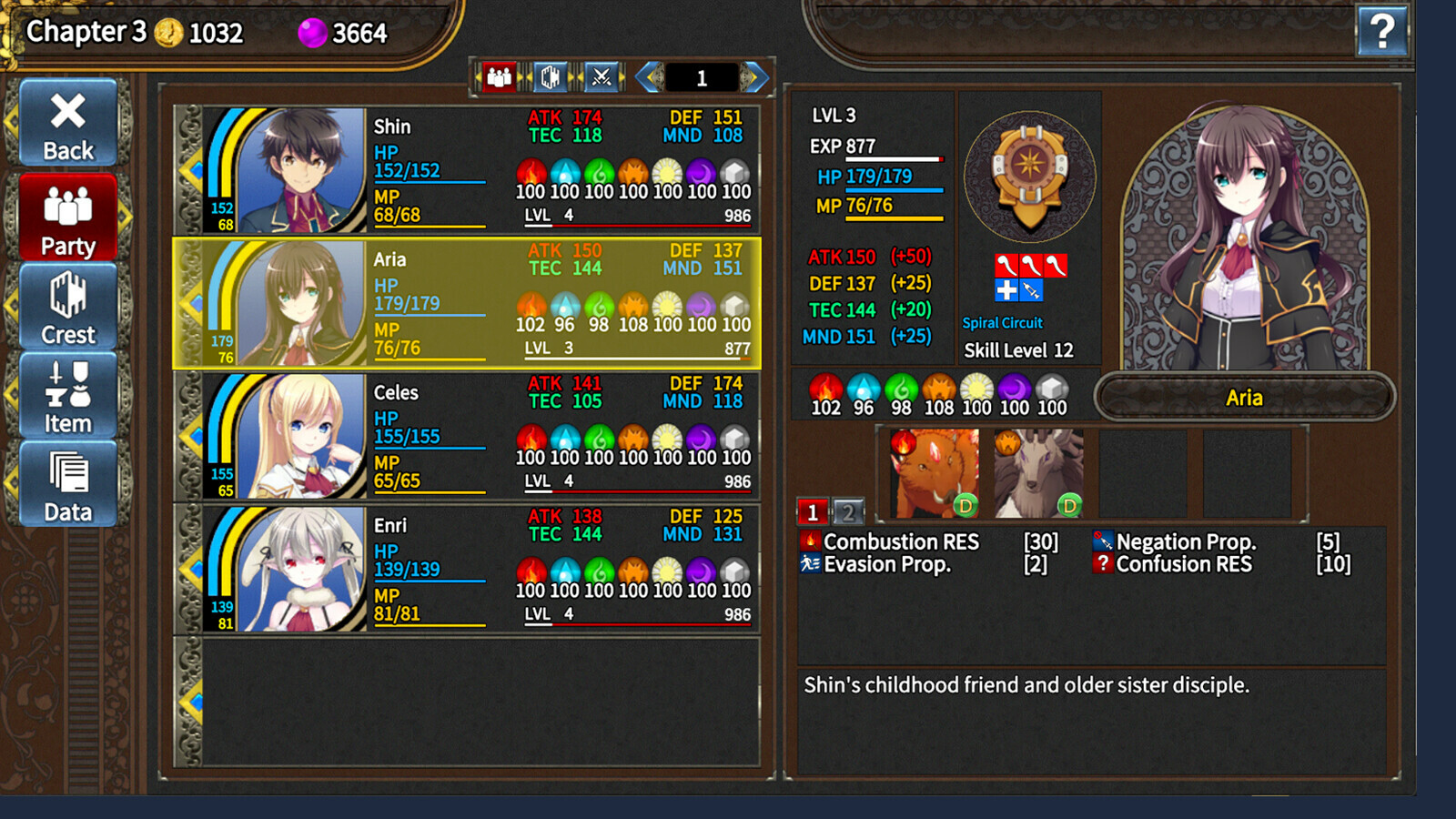The height and width of the screenshot is (819, 1456).
Task: Select the crest filter icon in the top bar
Action: tap(551, 76)
